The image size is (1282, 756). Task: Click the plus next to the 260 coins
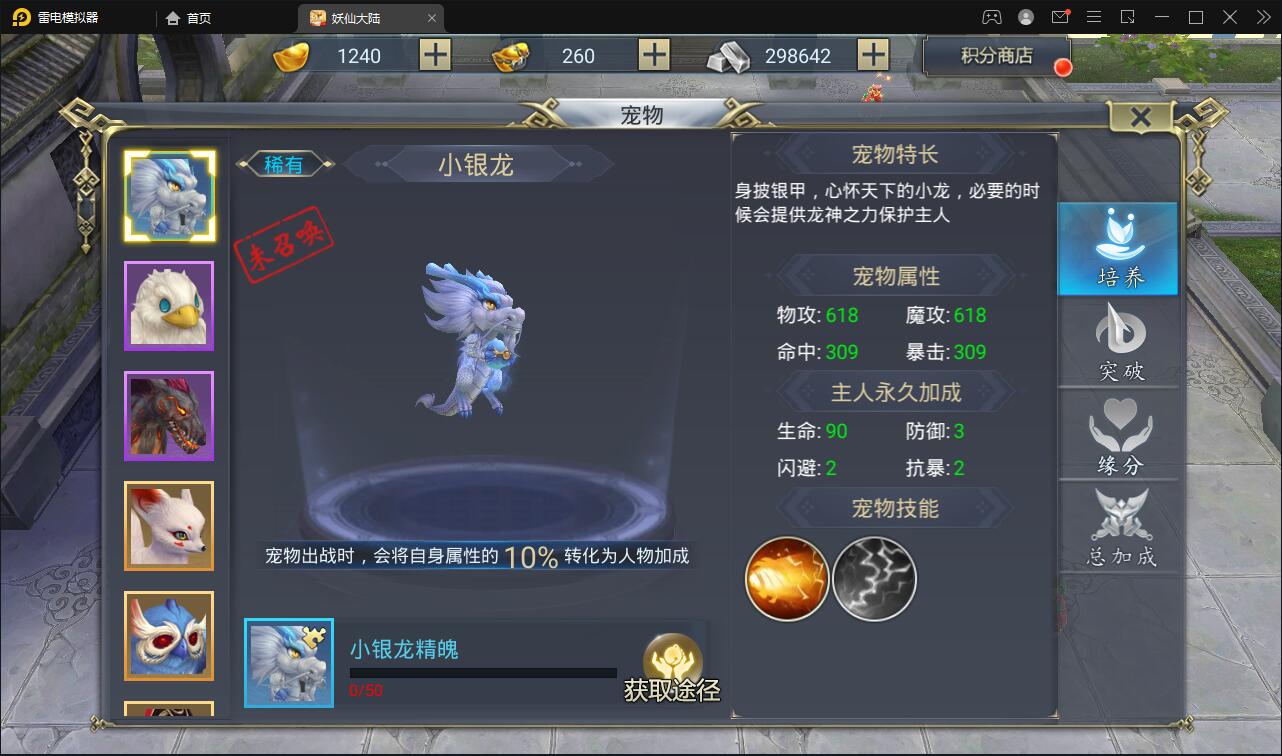(655, 55)
